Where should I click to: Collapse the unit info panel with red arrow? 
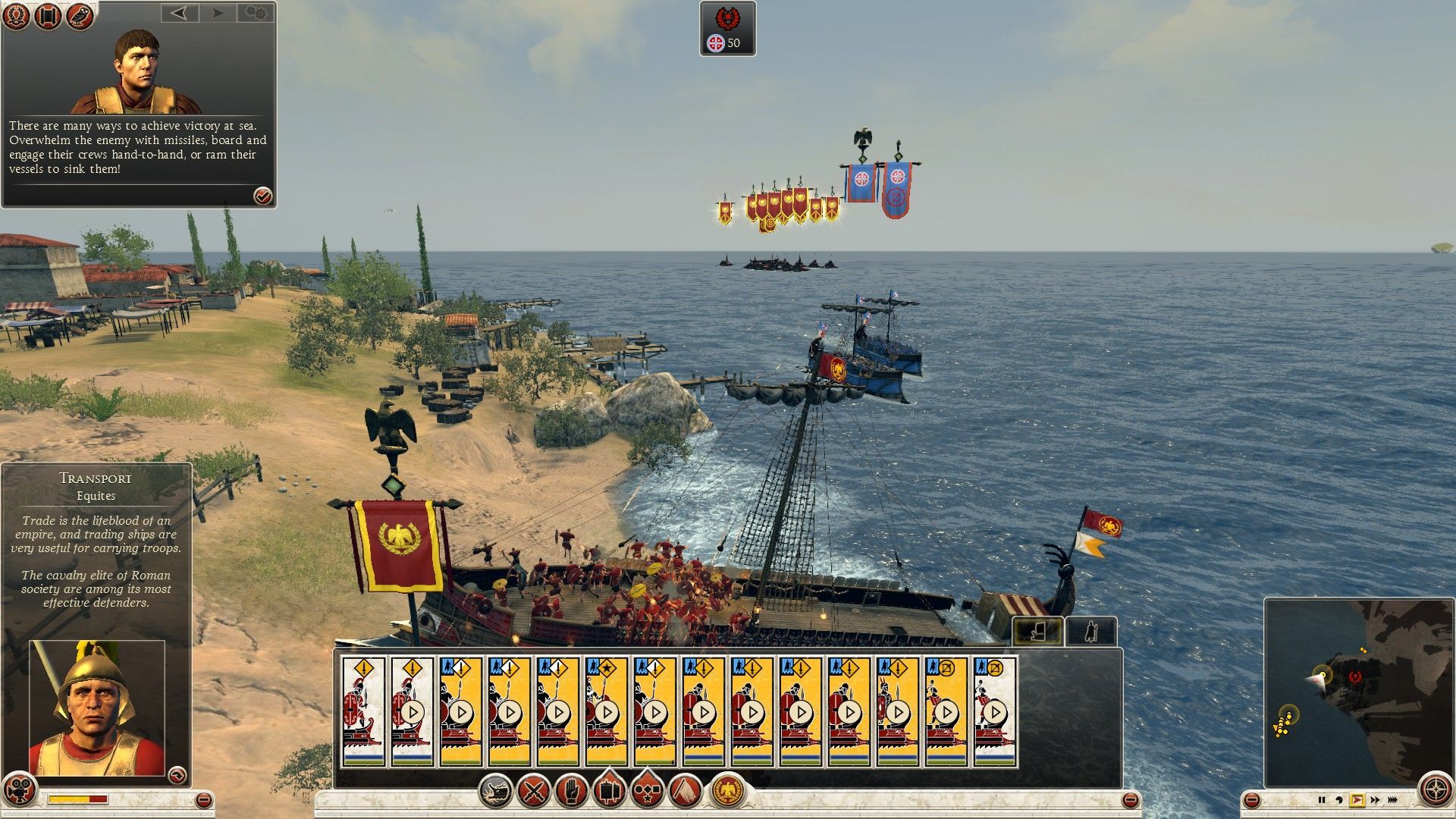(x=177, y=774)
